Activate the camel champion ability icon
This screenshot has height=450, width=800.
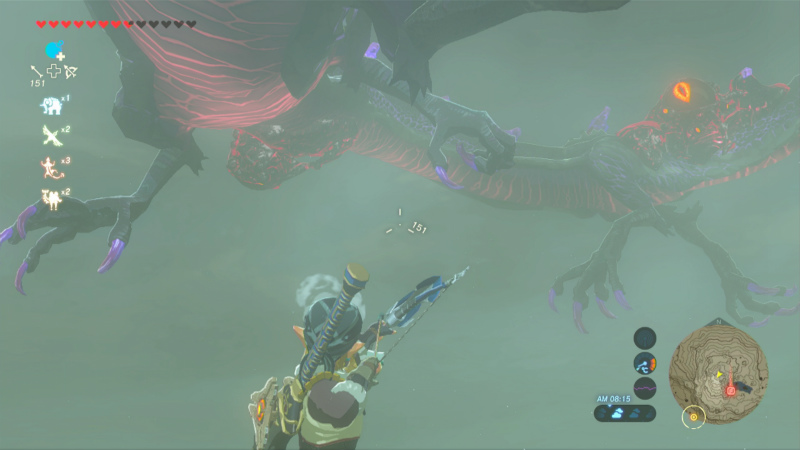[x=50, y=199]
